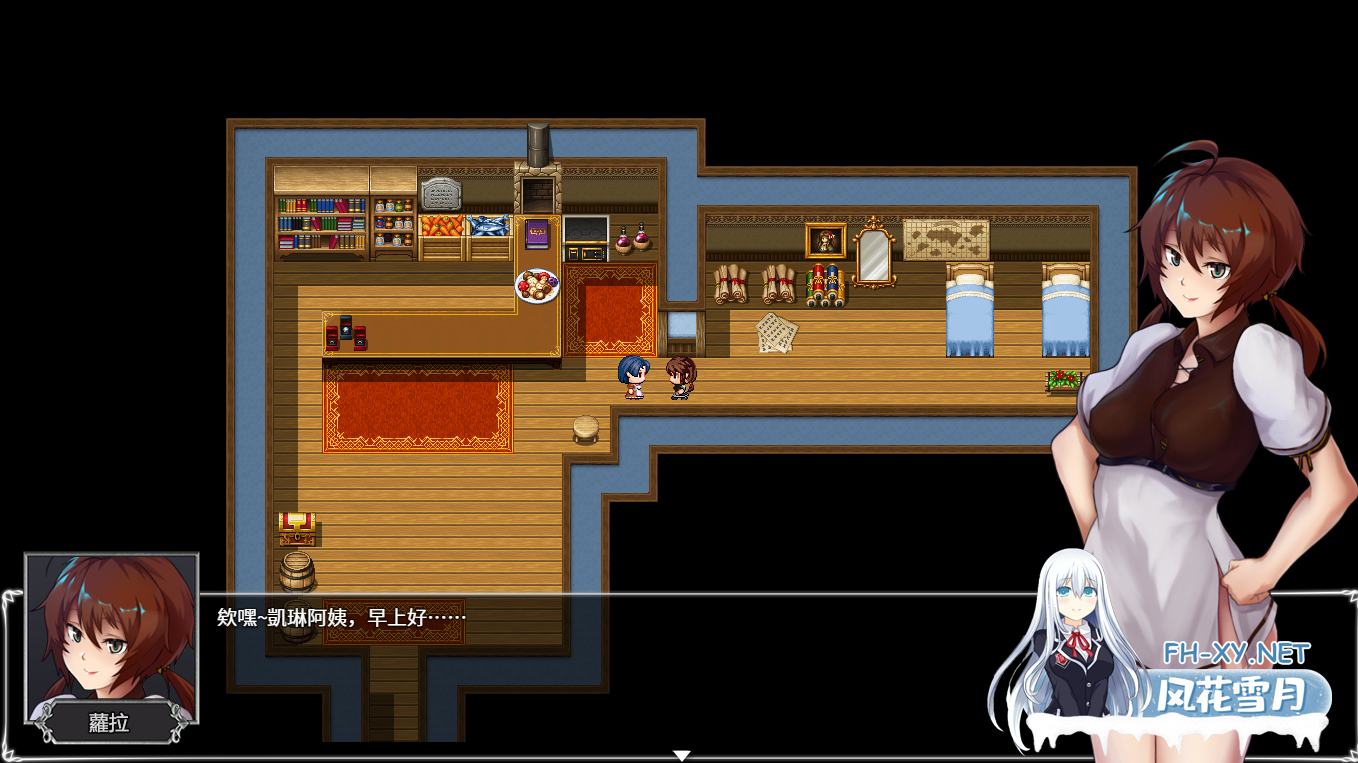The image size is (1358, 763).
Task: Click the treasure chest near the stairs
Action: 296,527
